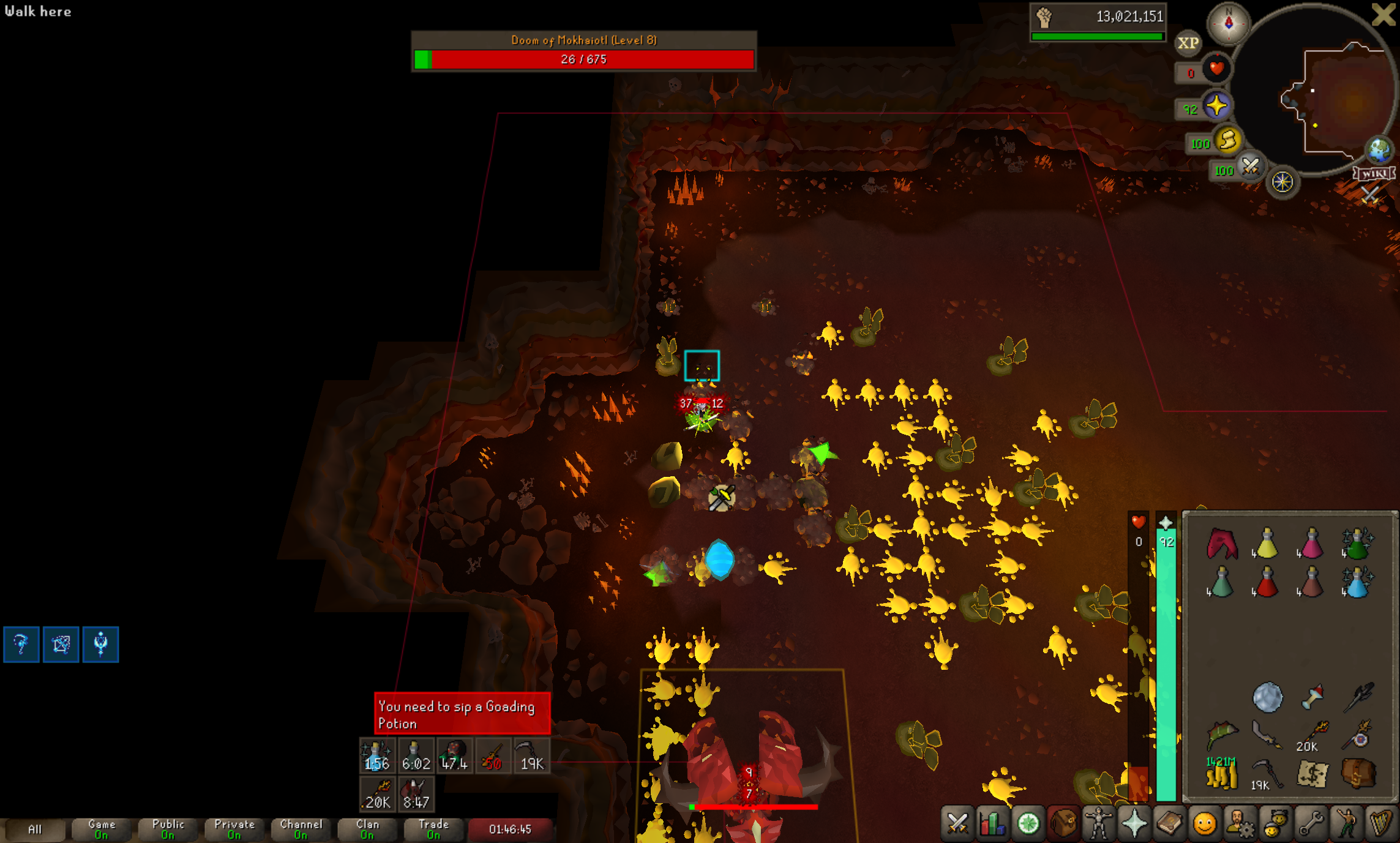Open the harp Music tab

(1381, 823)
